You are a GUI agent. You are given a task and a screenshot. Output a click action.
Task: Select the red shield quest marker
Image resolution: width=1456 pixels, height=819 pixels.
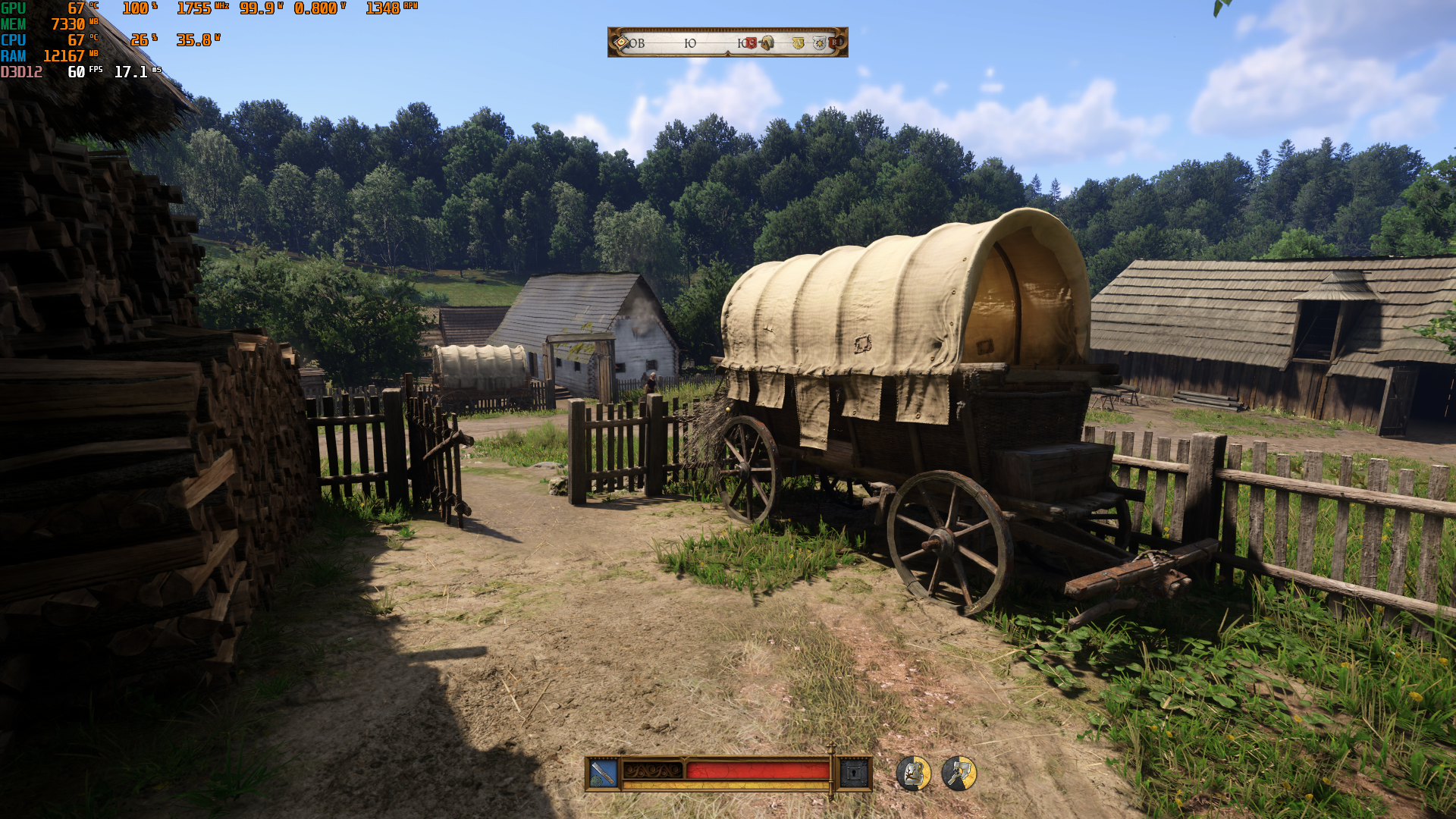(751, 43)
